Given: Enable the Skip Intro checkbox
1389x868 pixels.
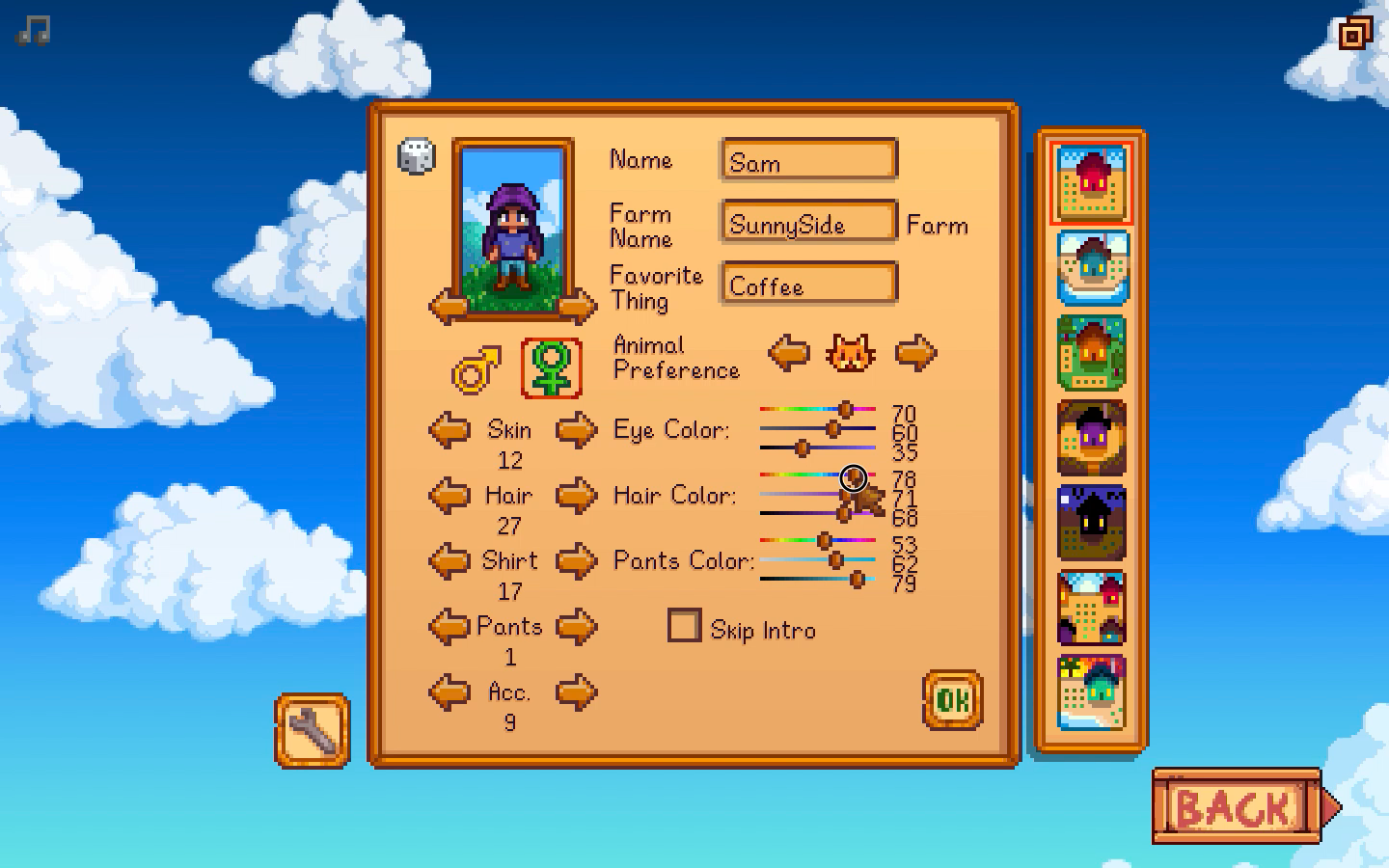Looking at the screenshot, I should 684,626.
